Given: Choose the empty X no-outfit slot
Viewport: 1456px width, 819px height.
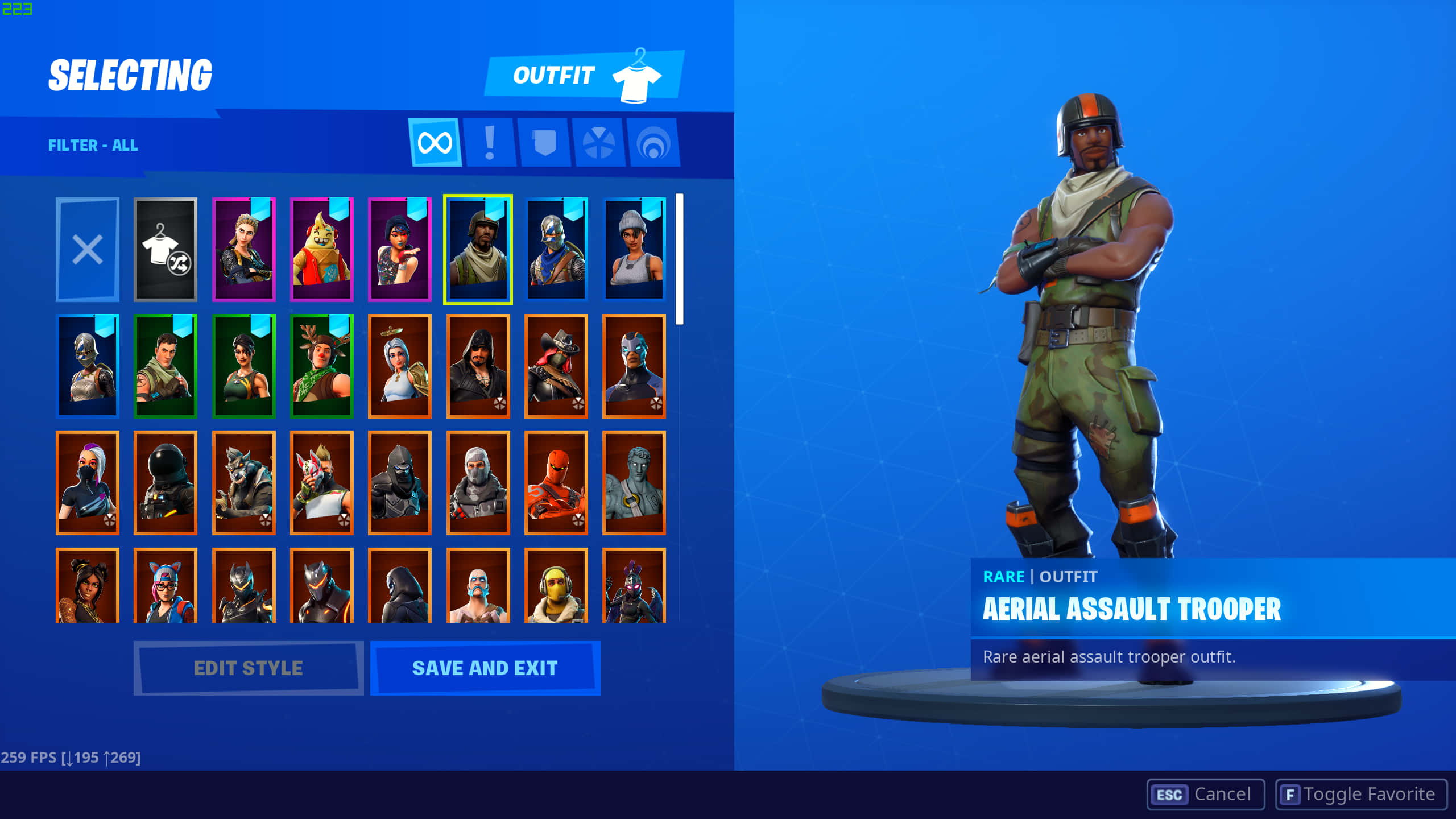Looking at the screenshot, I should coord(88,250).
